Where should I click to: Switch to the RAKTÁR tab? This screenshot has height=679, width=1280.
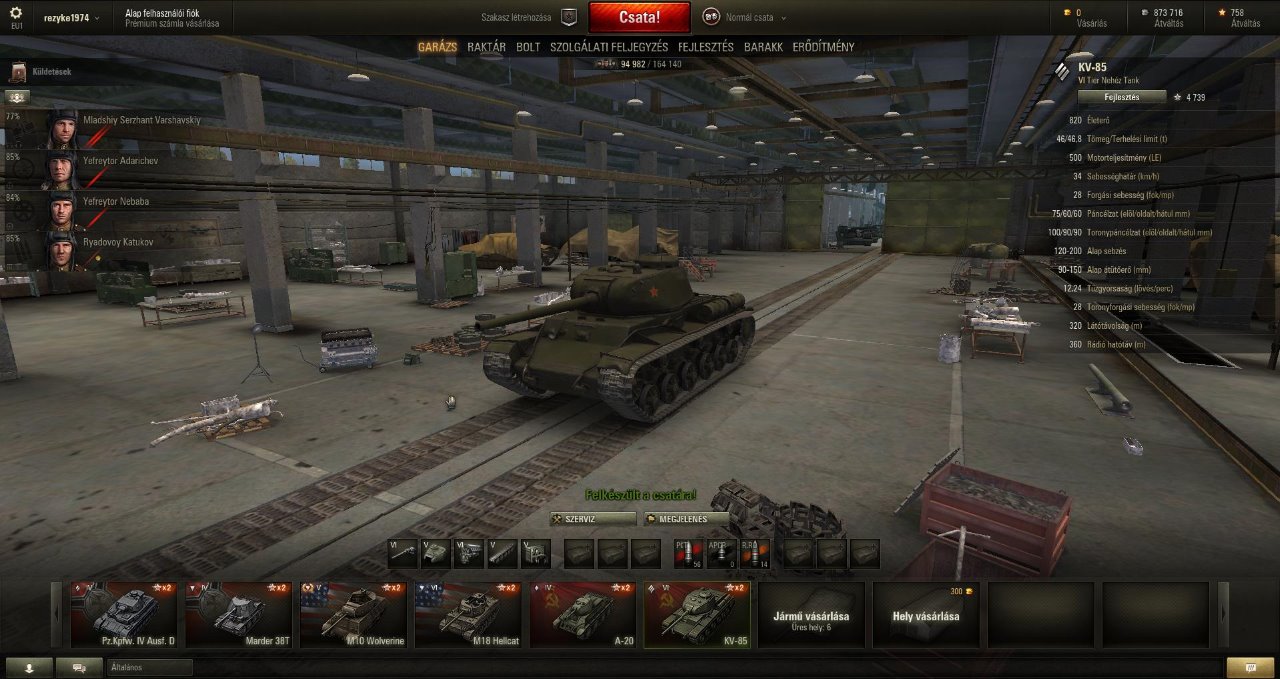pos(486,47)
